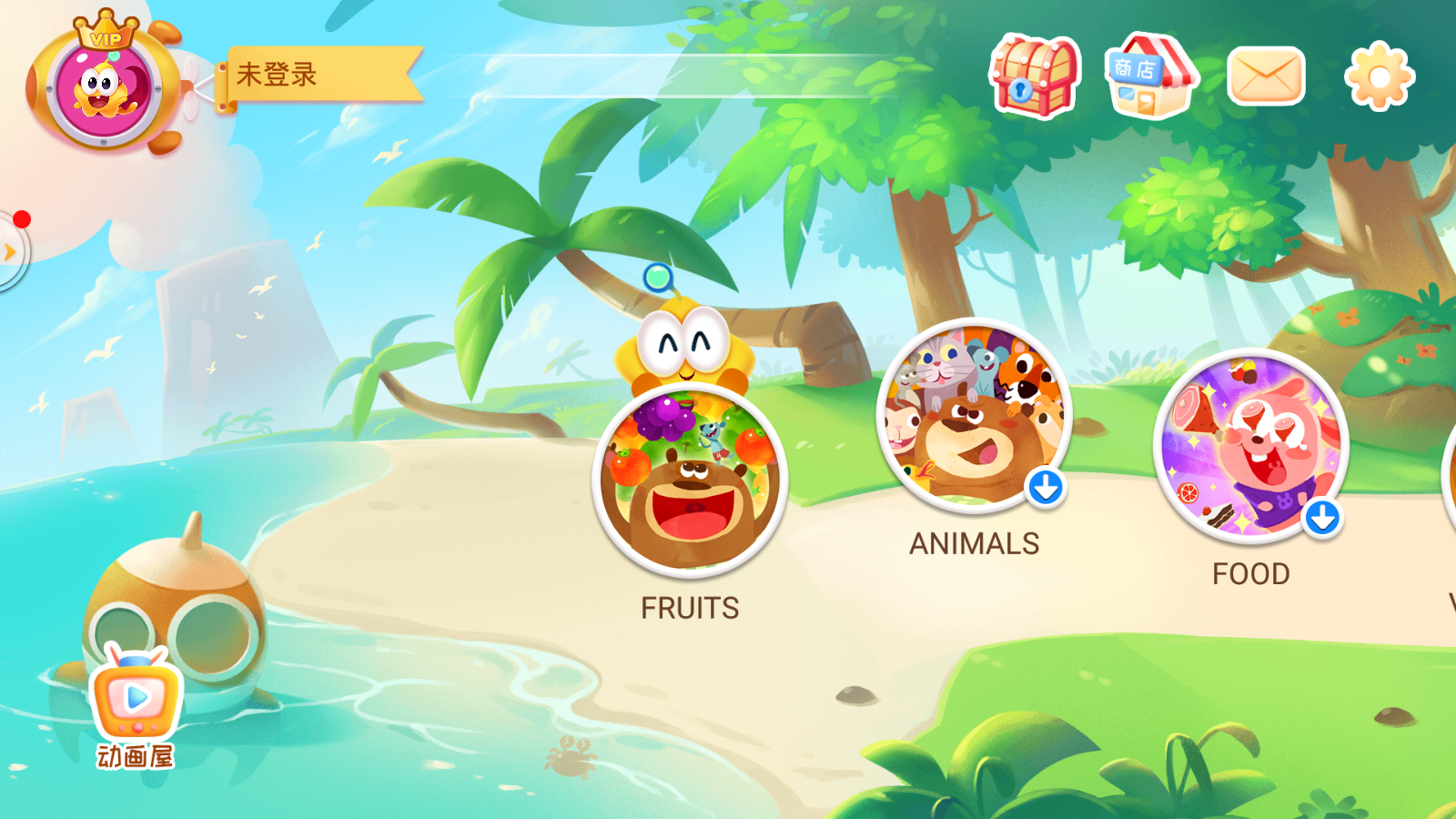Viewport: 1456px width, 819px height.
Task: Visit the 商店 shop
Action: (1150, 76)
